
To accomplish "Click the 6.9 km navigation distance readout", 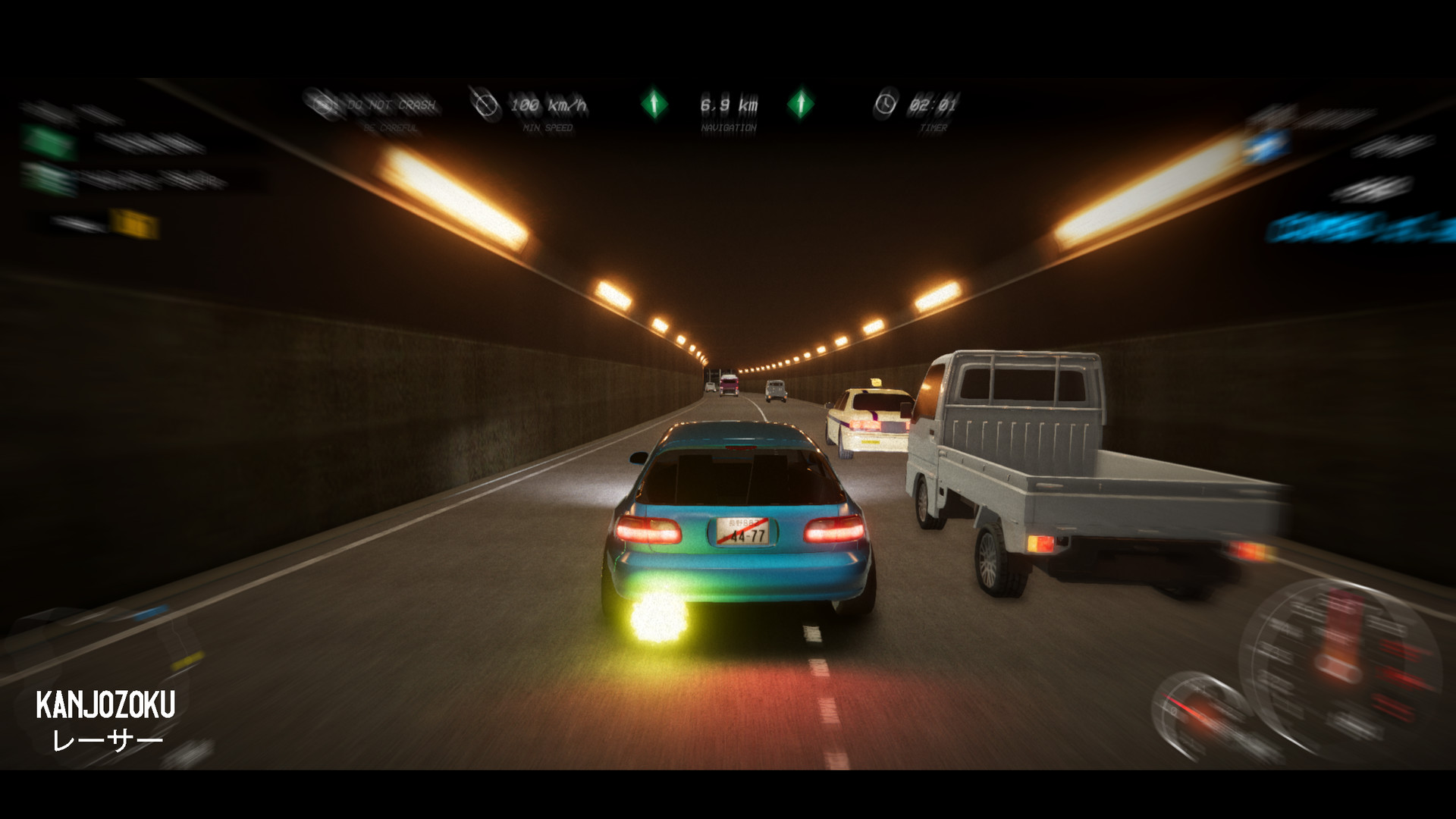I will coord(730,103).
